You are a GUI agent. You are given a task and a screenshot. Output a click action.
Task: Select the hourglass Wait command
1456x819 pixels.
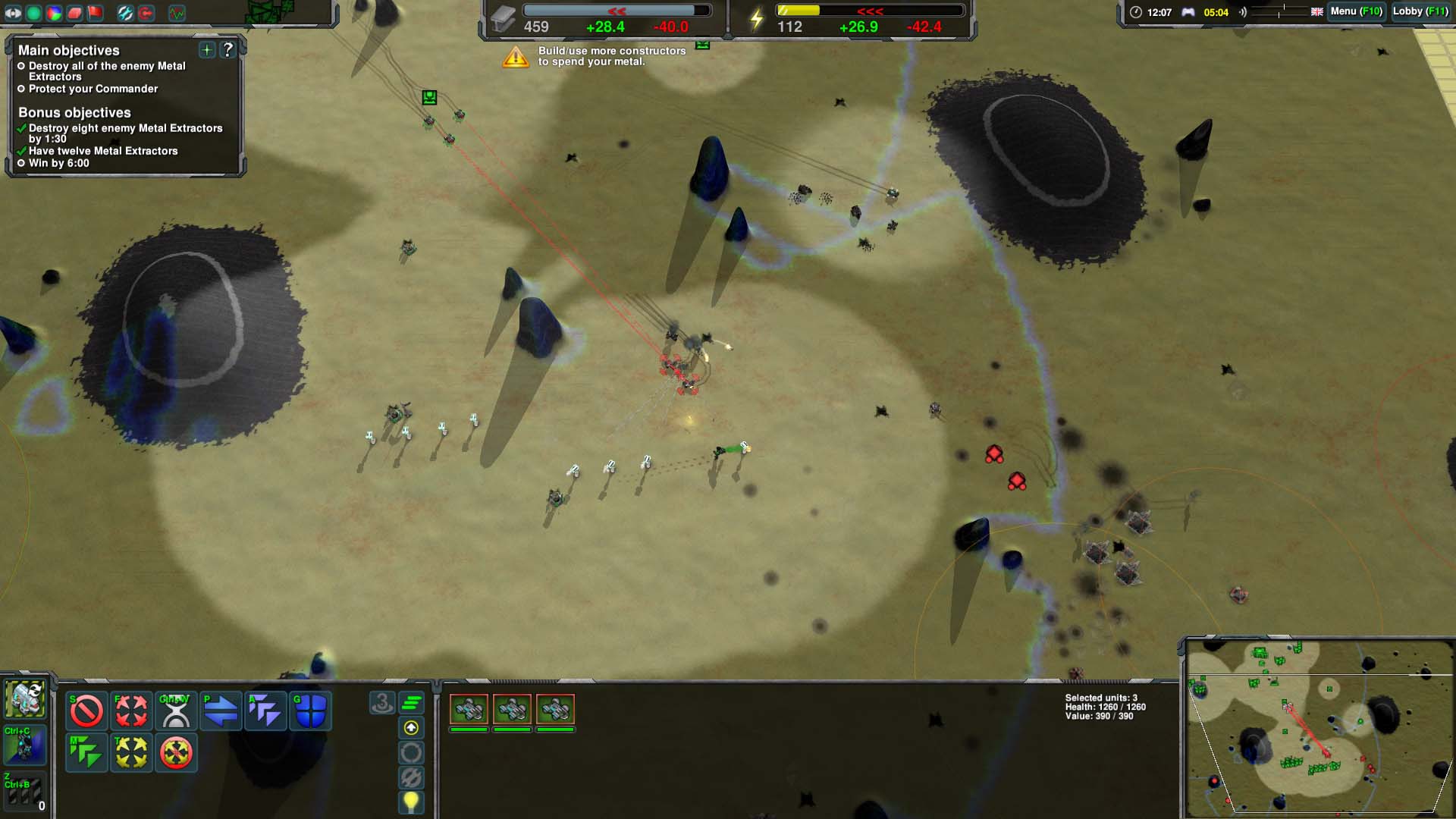(176, 711)
